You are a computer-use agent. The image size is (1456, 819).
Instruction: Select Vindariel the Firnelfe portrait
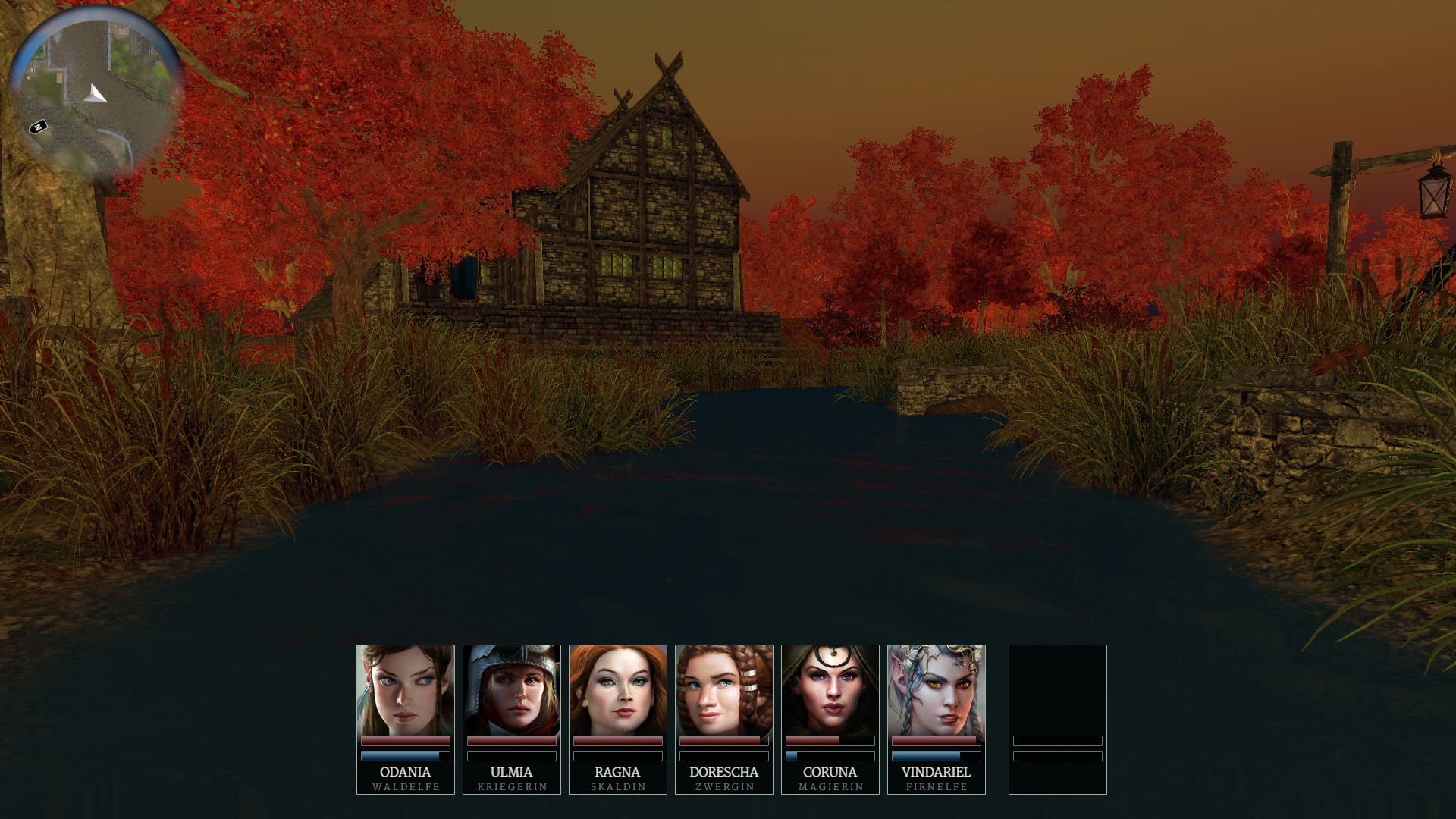pyautogui.click(x=936, y=691)
